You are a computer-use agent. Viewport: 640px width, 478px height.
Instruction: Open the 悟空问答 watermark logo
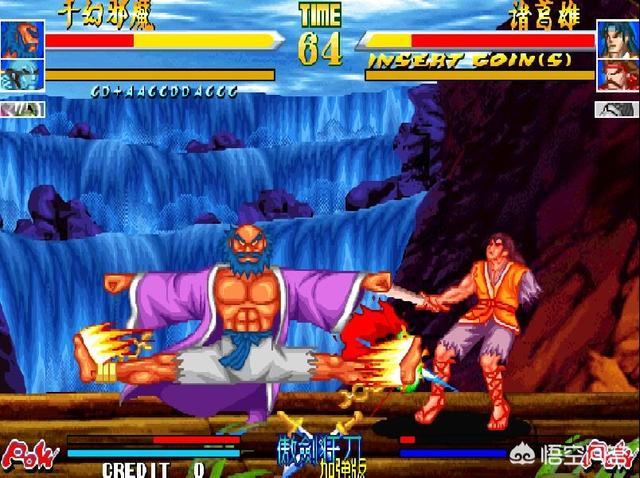click(x=585, y=454)
